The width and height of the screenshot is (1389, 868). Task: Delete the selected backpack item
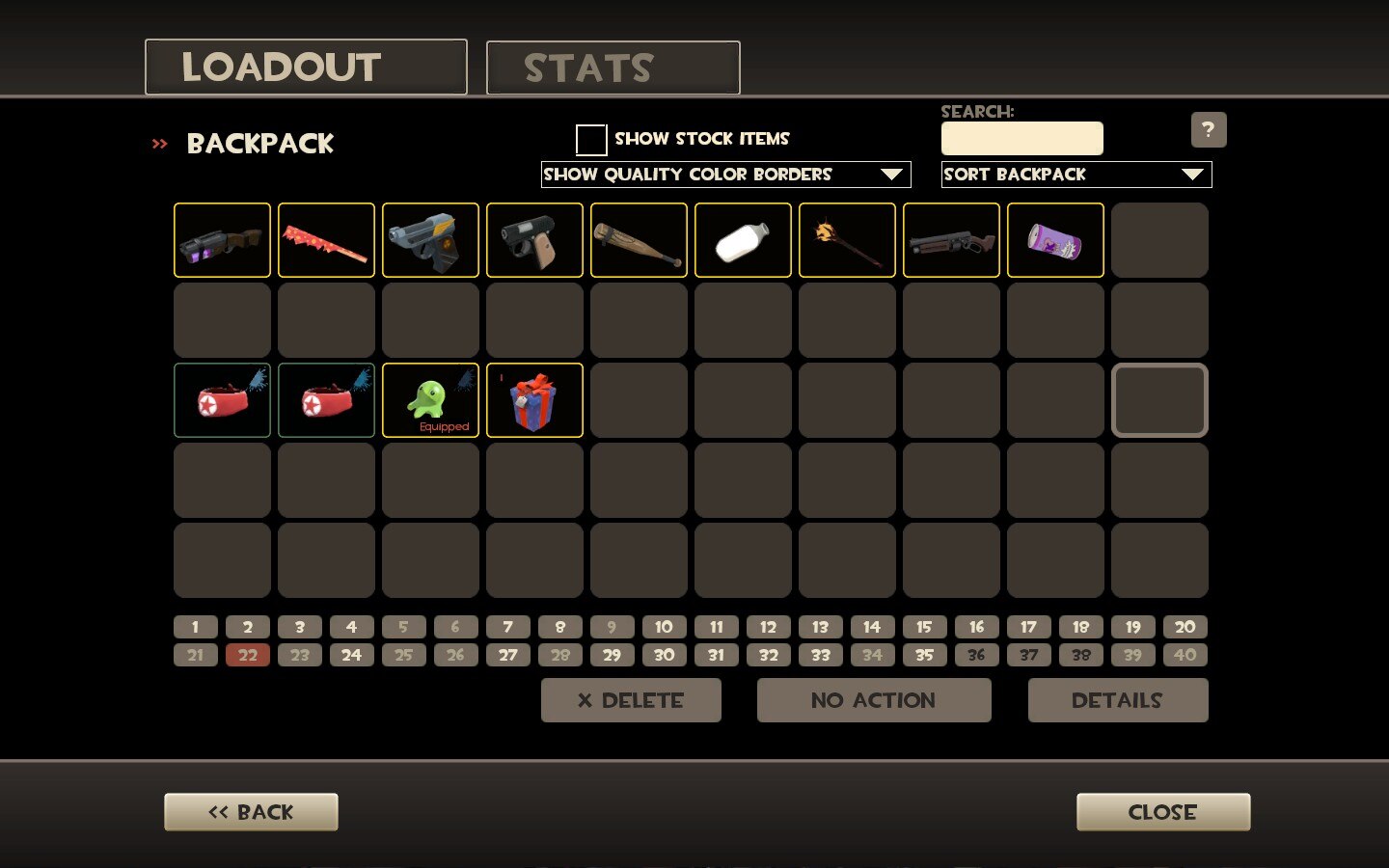(631, 700)
